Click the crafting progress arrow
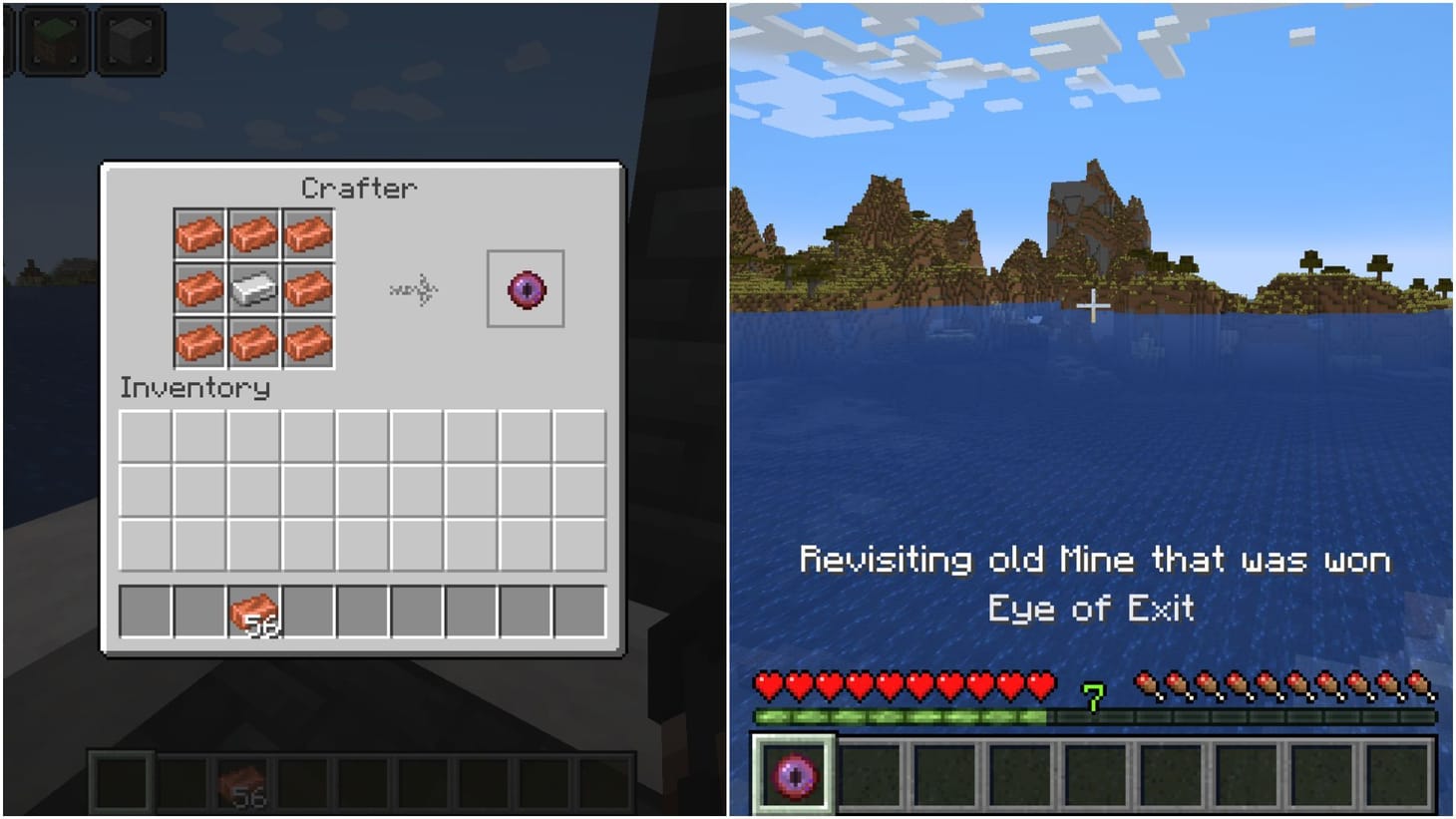1456x819 pixels. 414,290
